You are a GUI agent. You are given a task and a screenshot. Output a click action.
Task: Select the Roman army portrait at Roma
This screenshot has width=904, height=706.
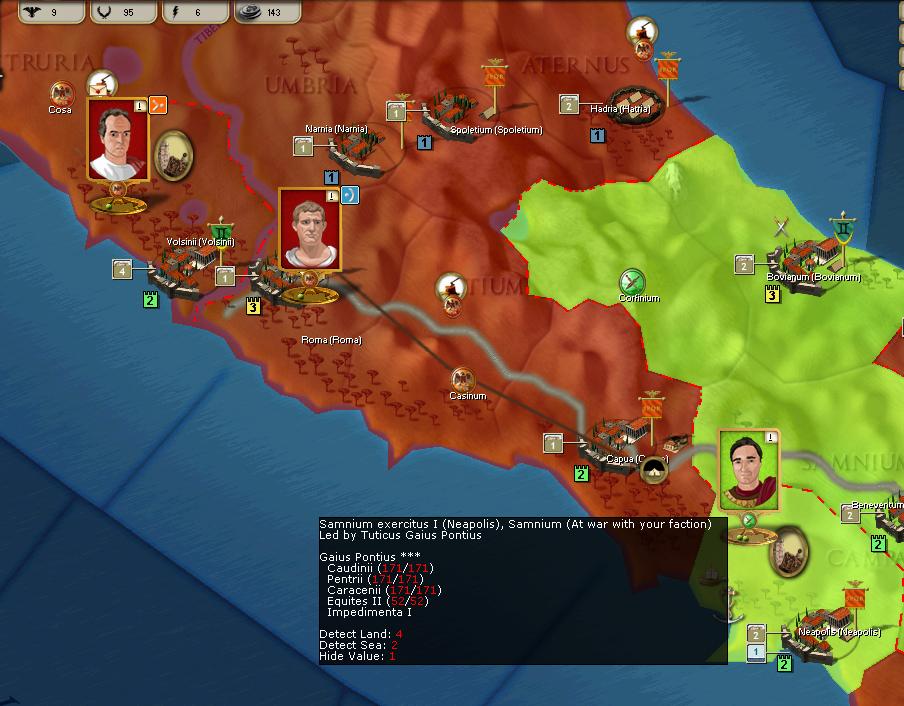pyautogui.click(x=309, y=229)
